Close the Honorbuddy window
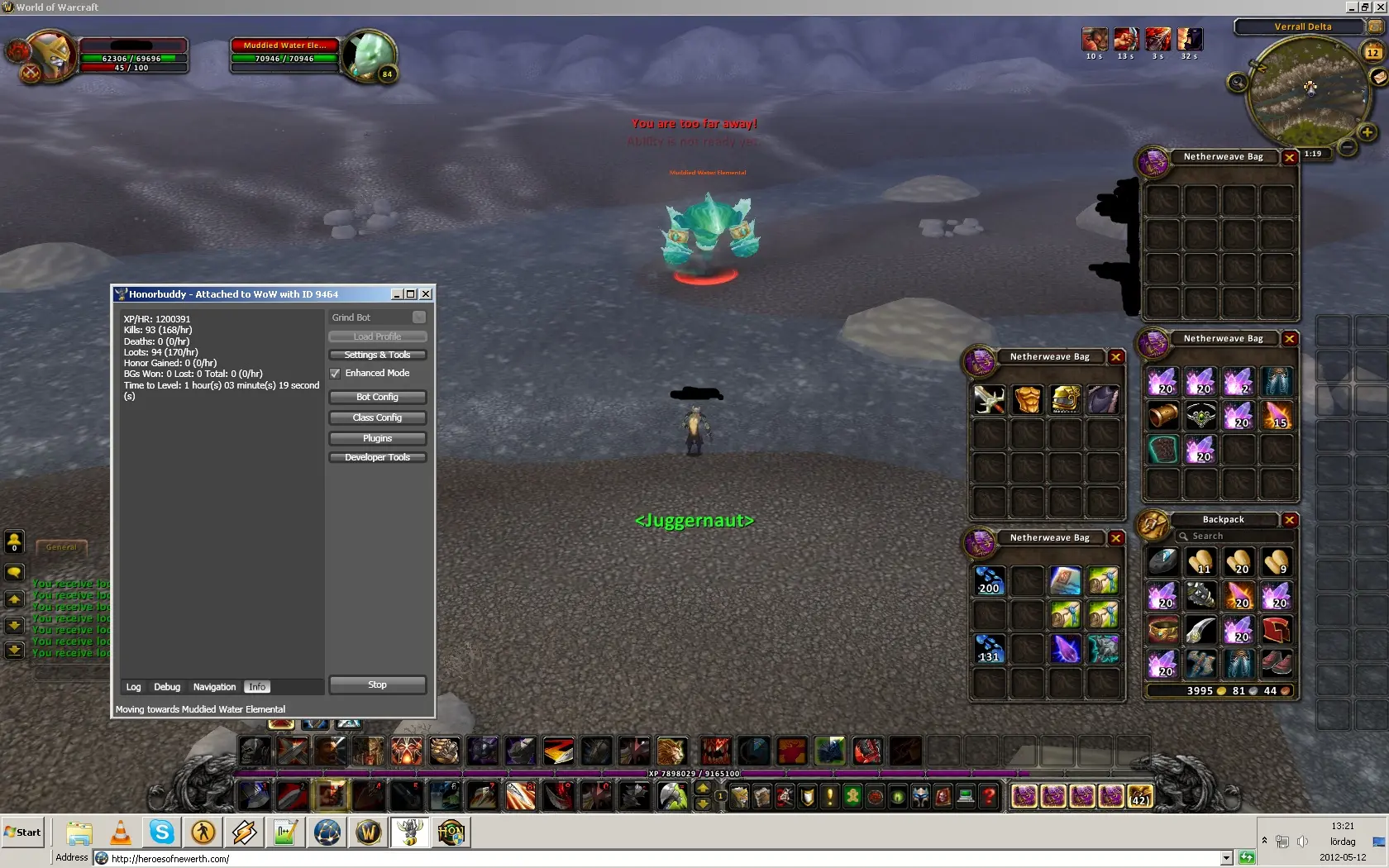 click(426, 294)
